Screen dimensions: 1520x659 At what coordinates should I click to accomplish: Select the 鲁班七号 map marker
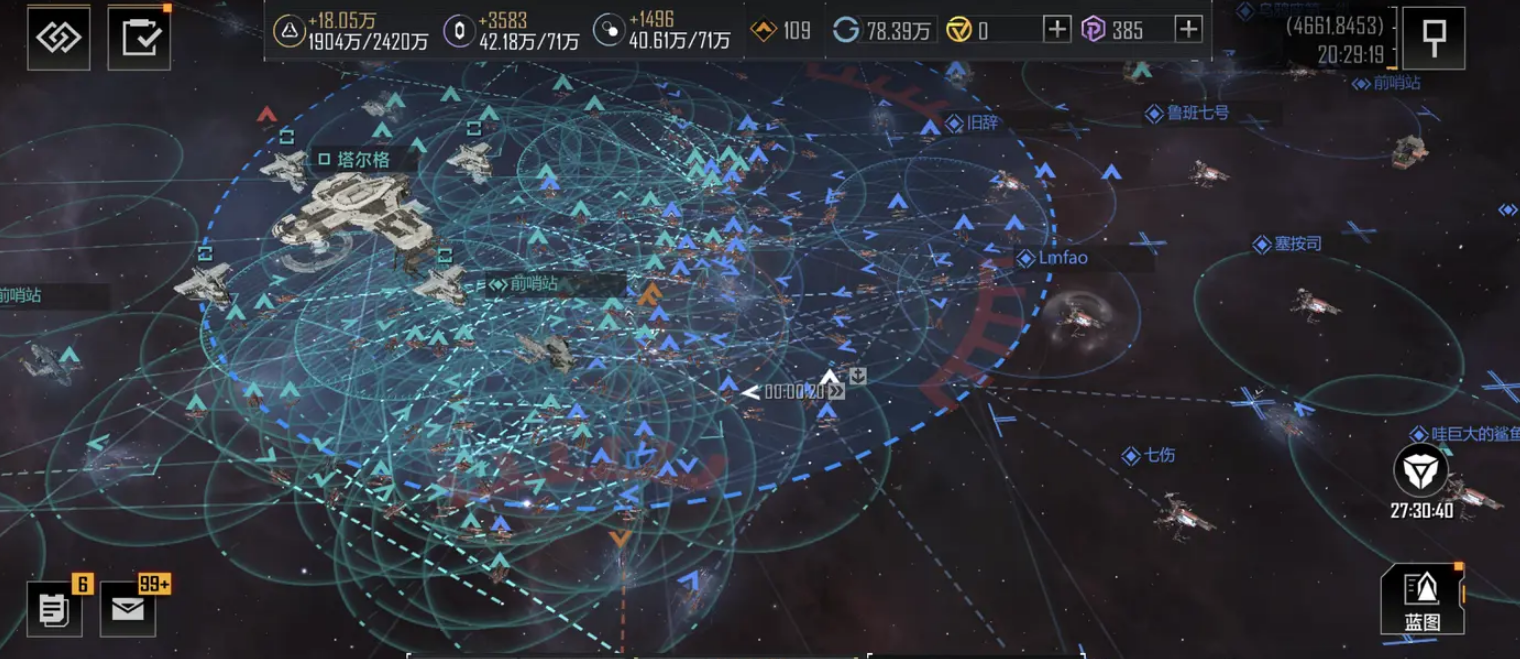point(1196,113)
